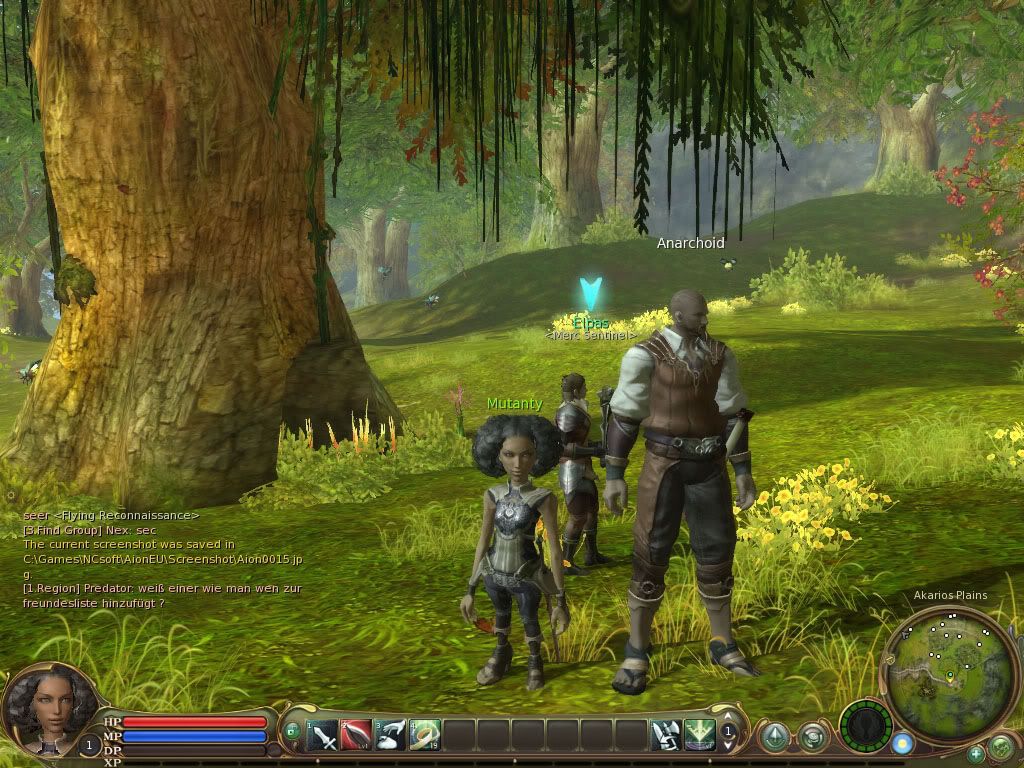Select your character portrait
The image size is (1024, 768).
(43, 709)
